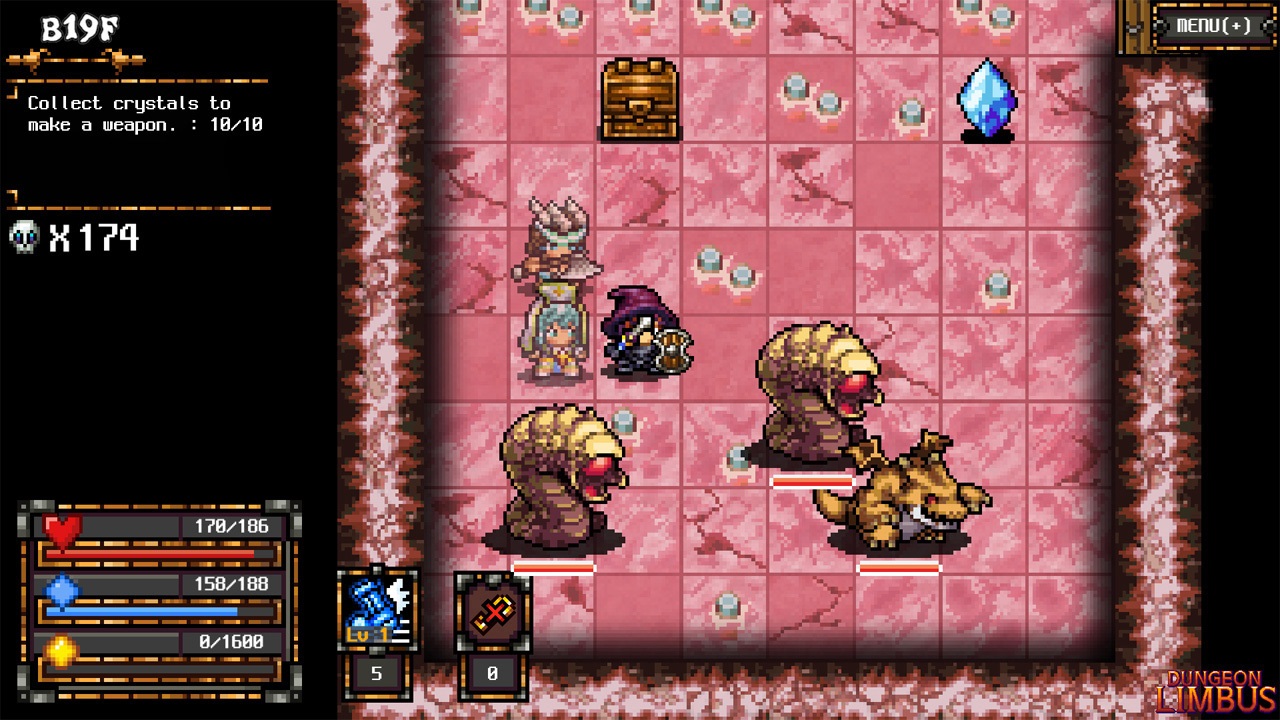Click the skill charge counter showing 5

376,675
